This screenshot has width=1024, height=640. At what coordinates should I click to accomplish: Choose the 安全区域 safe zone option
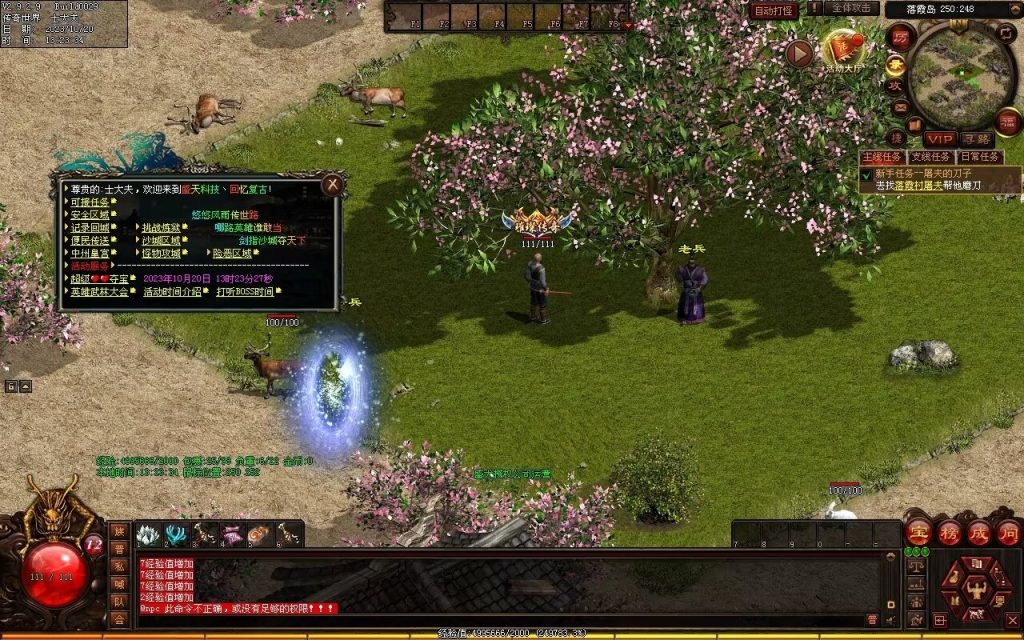coord(89,215)
